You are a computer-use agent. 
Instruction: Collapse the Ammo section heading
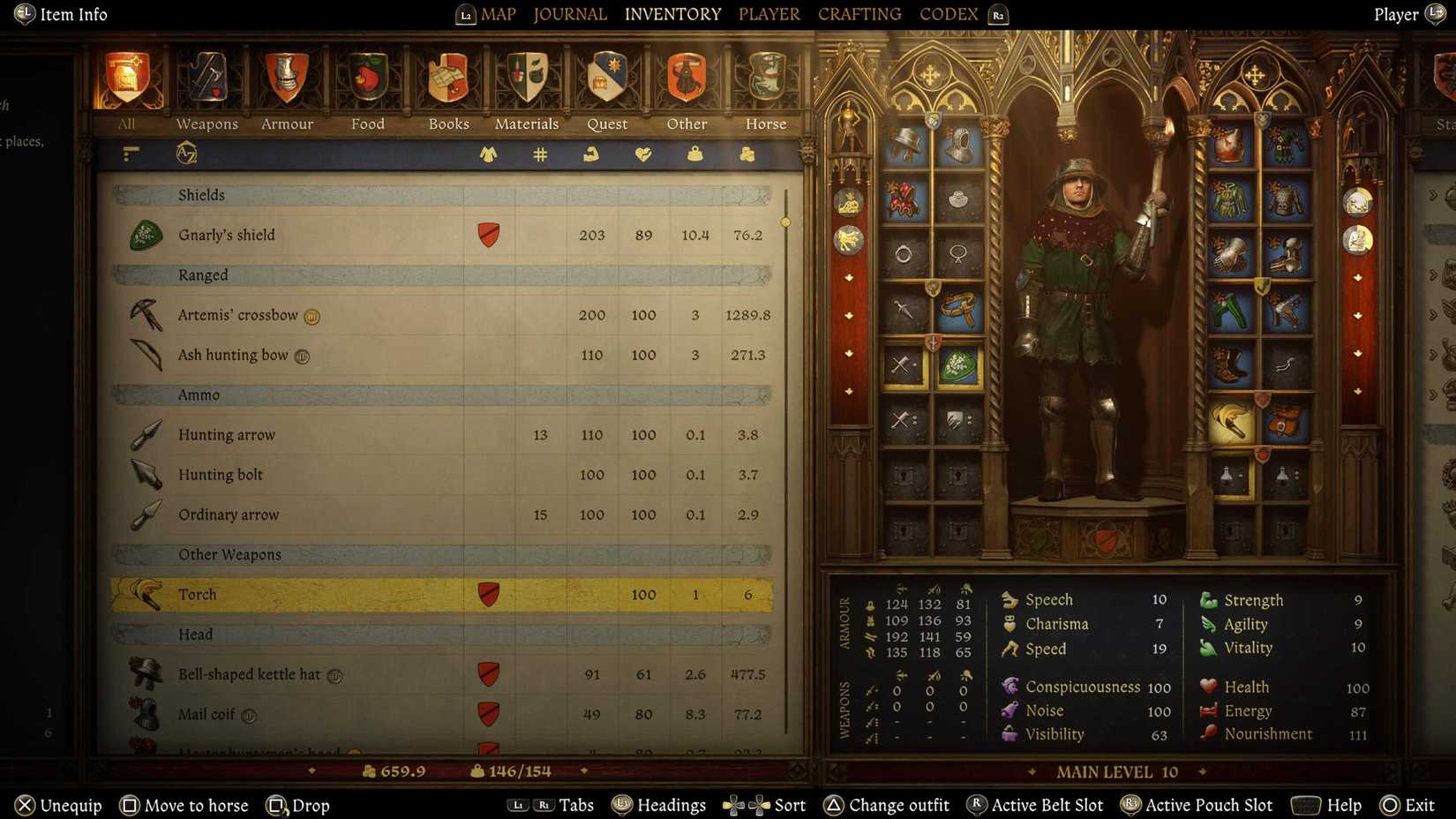click(199, 394)
